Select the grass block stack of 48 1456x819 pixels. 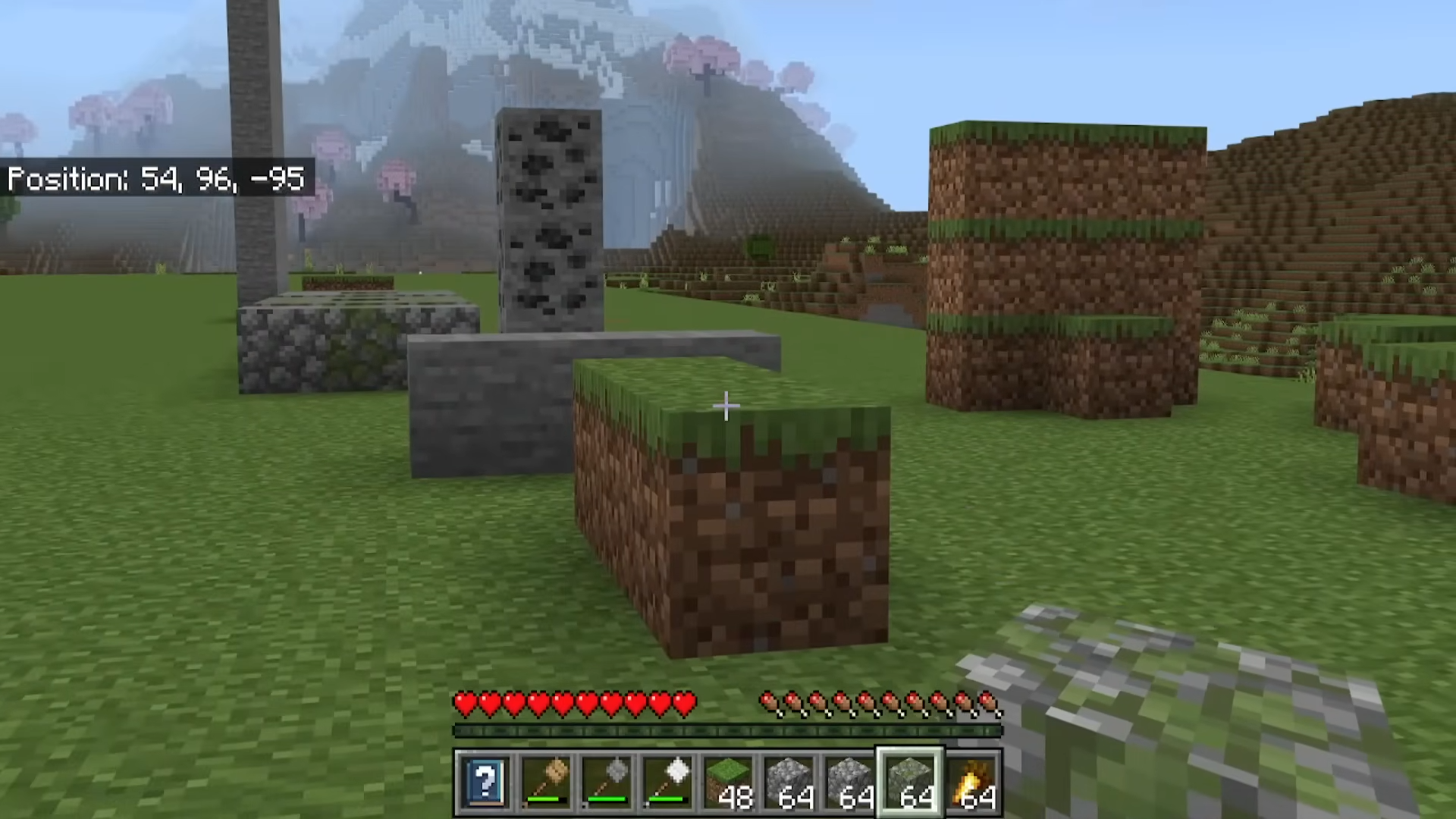(x=728, y=780)
